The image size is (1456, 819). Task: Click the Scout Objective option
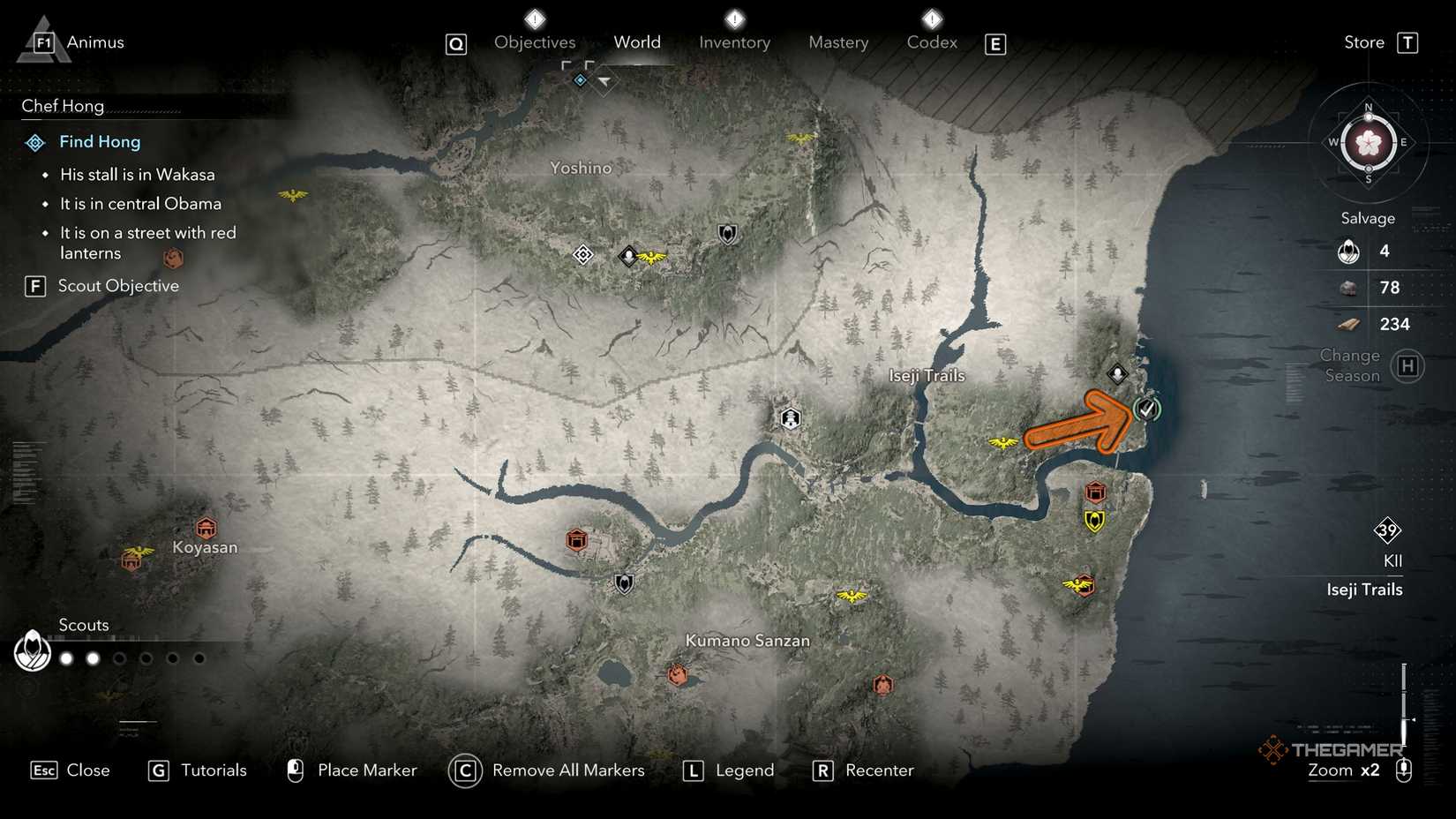(118, 285)
